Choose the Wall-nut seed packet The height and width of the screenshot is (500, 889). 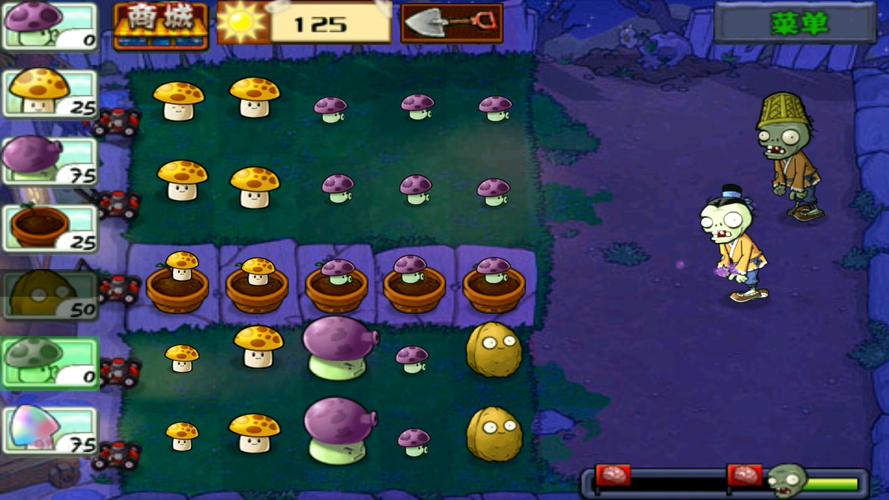[50, 295]
